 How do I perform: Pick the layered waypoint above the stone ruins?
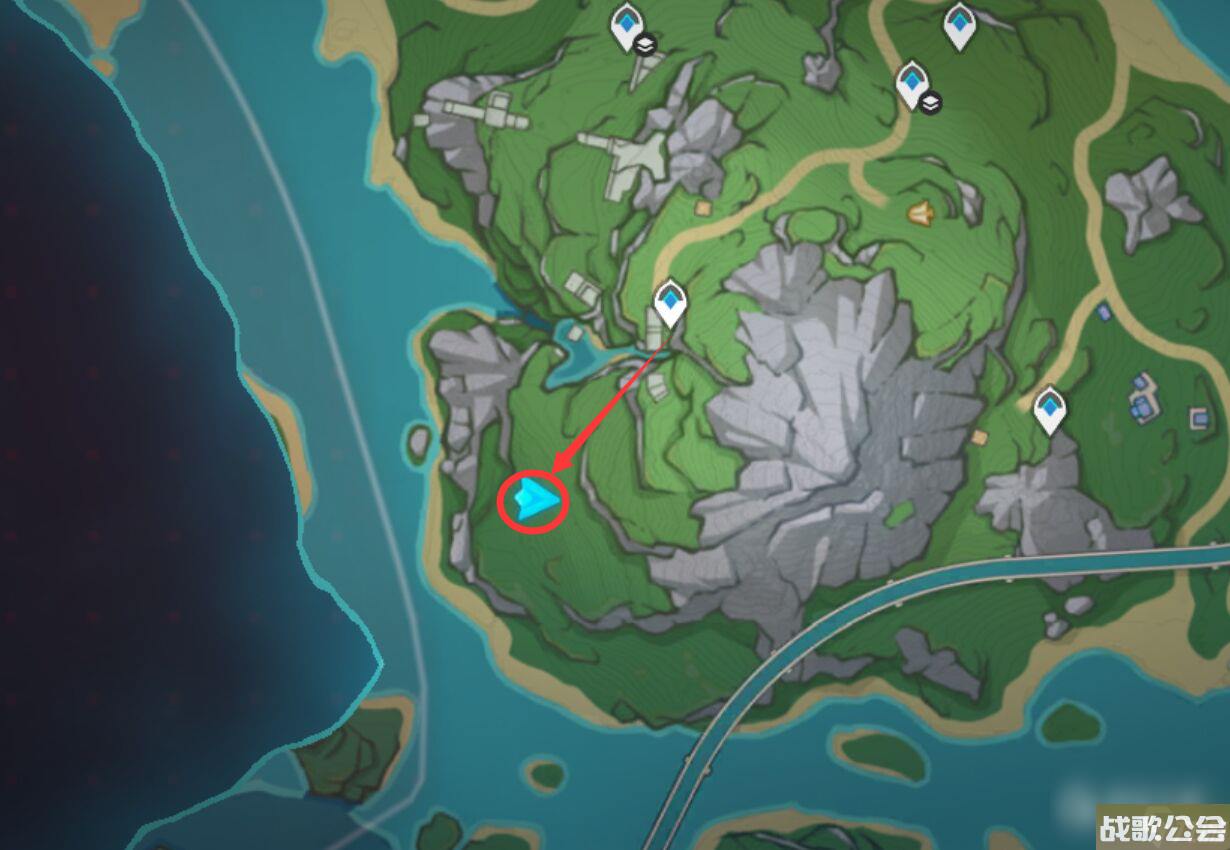(x=627, y=26)
